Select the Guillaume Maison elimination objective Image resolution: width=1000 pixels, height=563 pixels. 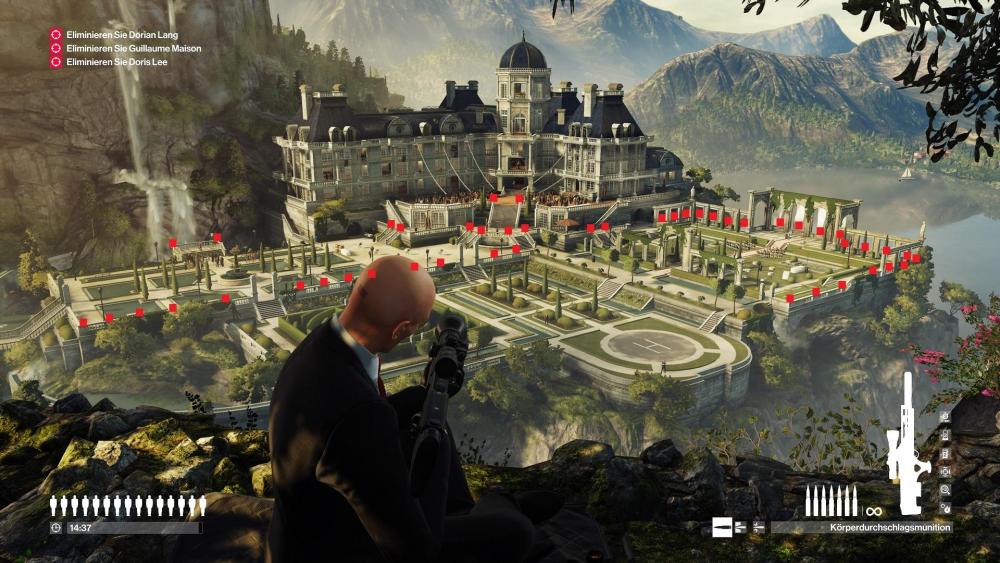133,48
